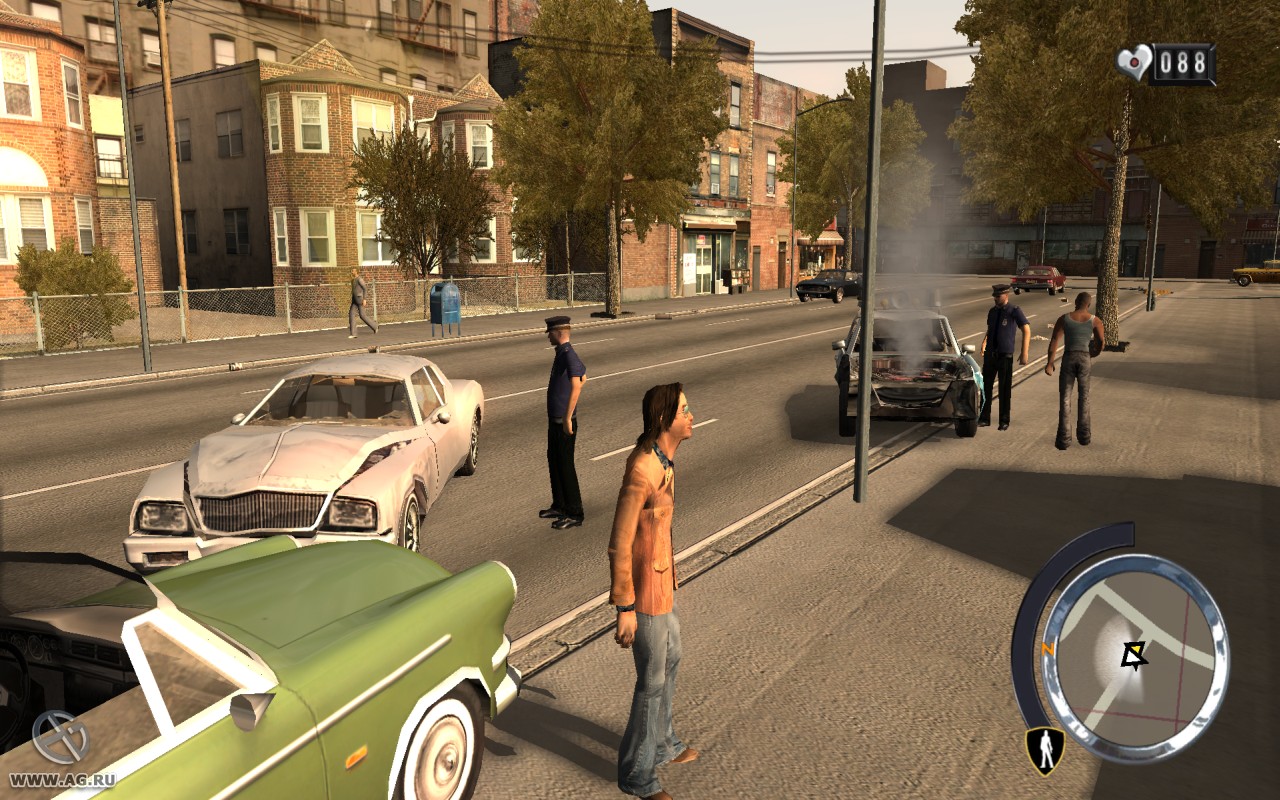Click the circular minimap

(1134, 659)
